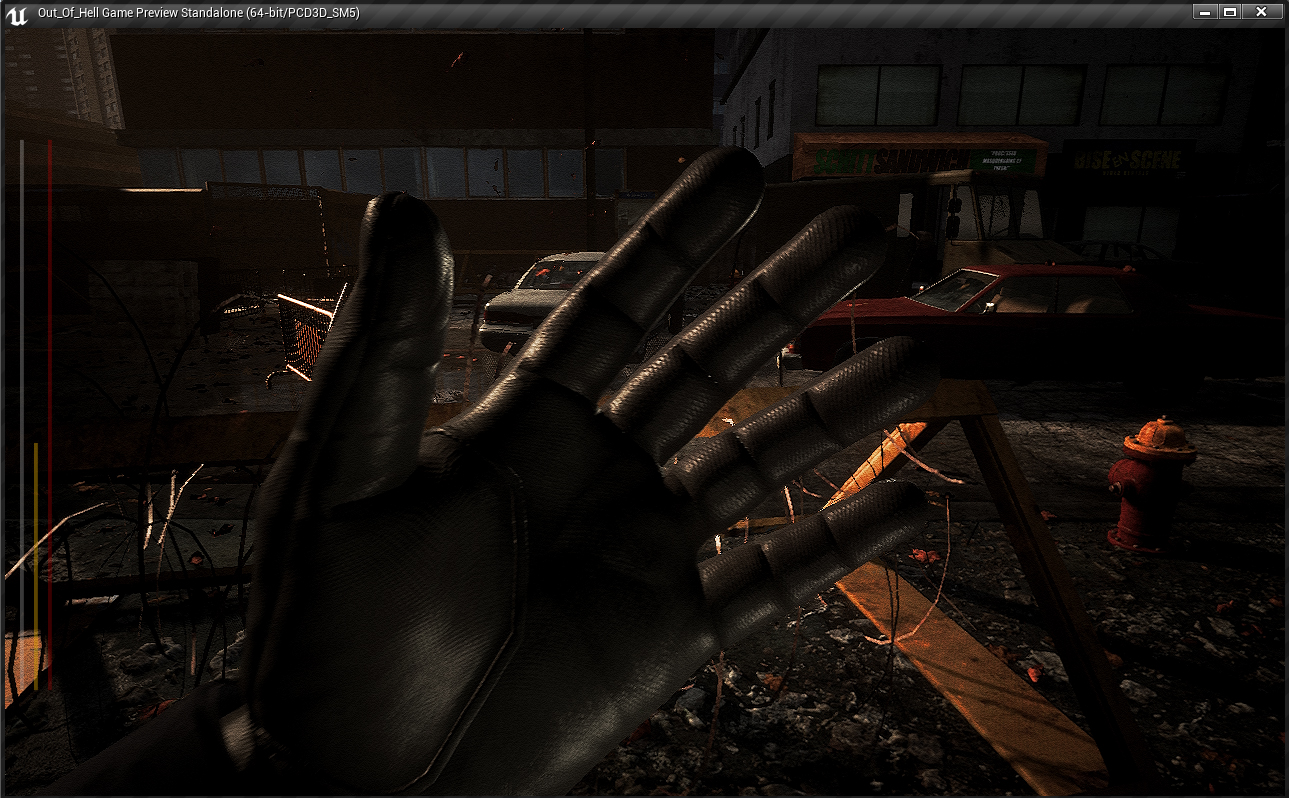The image size is (1289, 798).
Task: Close the game preview window
Action: tap(1261, 12)
